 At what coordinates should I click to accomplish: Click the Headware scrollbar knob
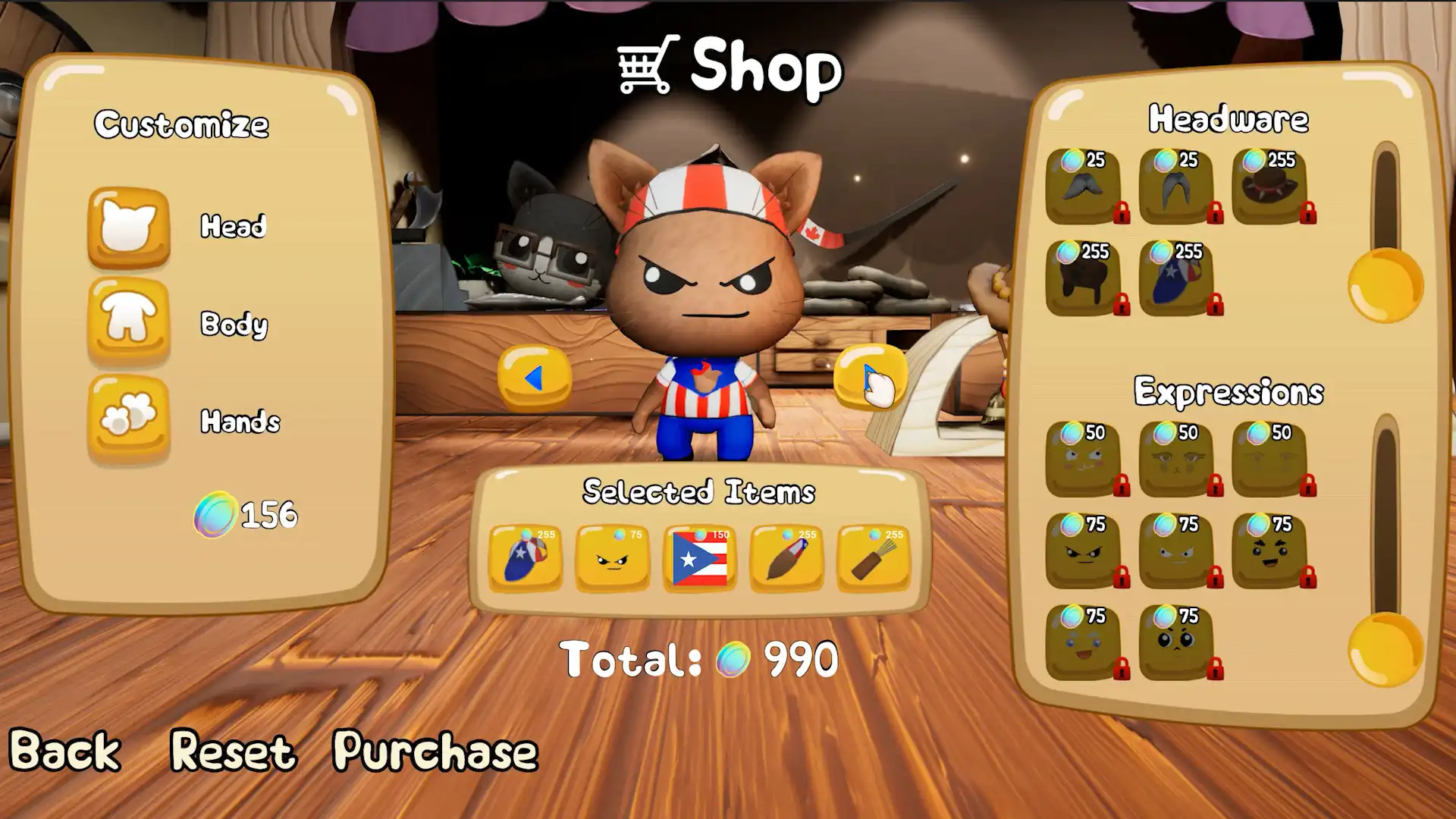point(1385,284)
